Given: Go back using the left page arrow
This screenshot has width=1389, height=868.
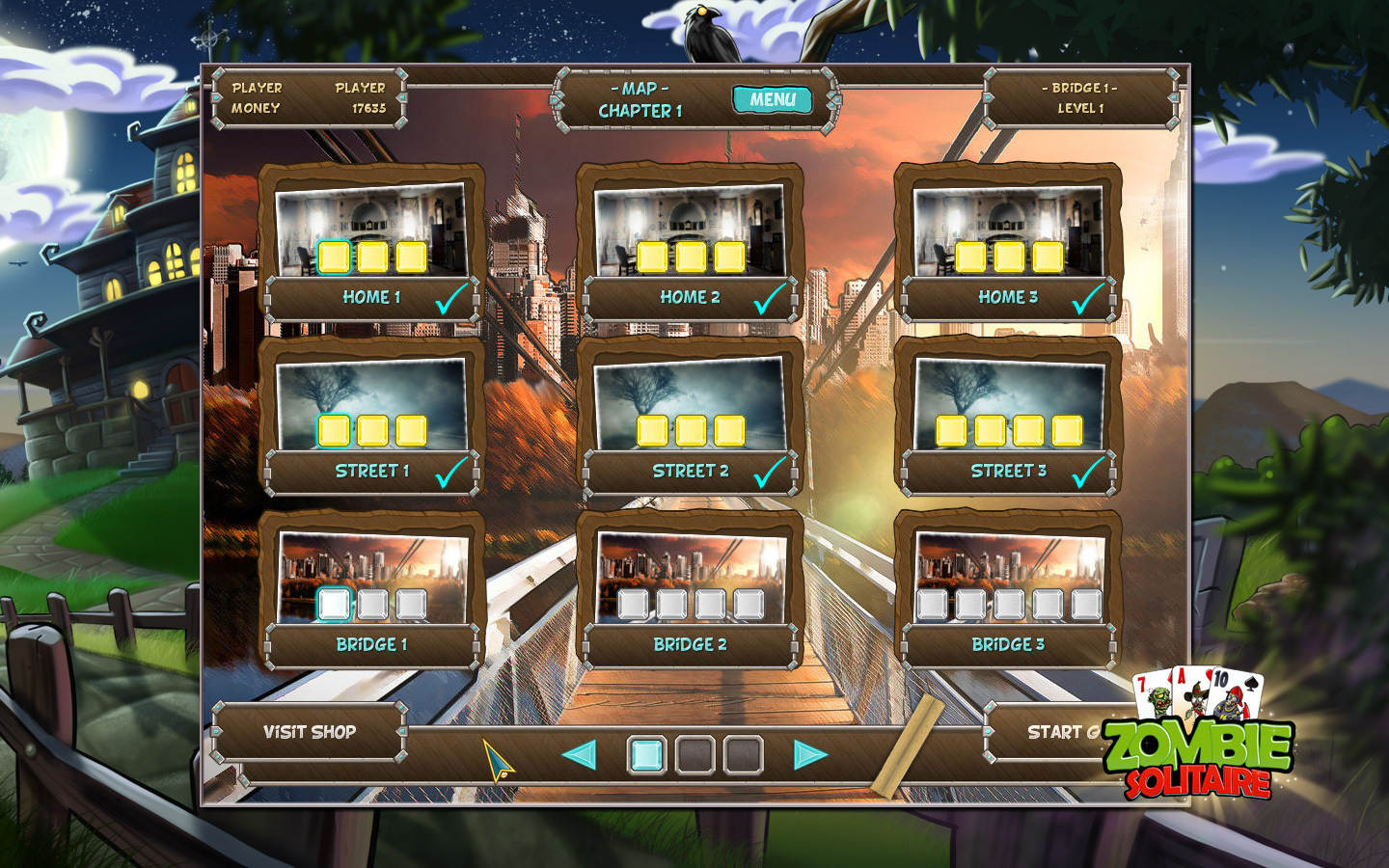Looking at the screenshot, I should tap(579, 755).
